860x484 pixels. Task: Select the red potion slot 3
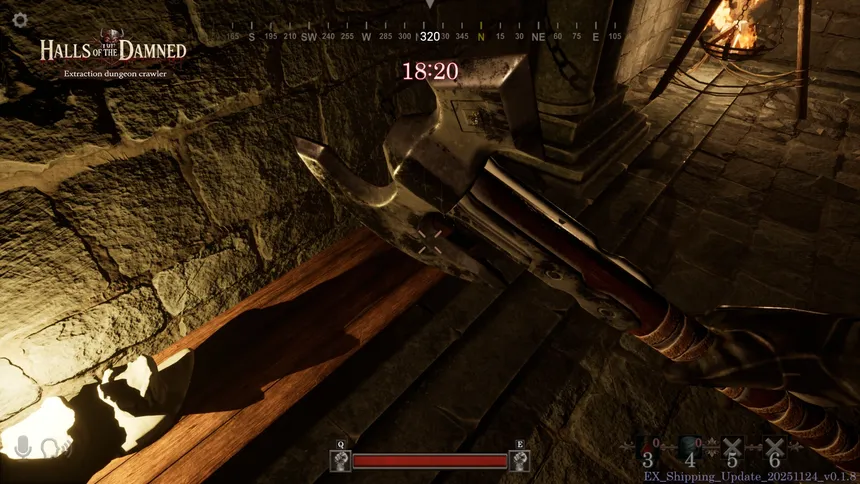click(x=648, y=450)
